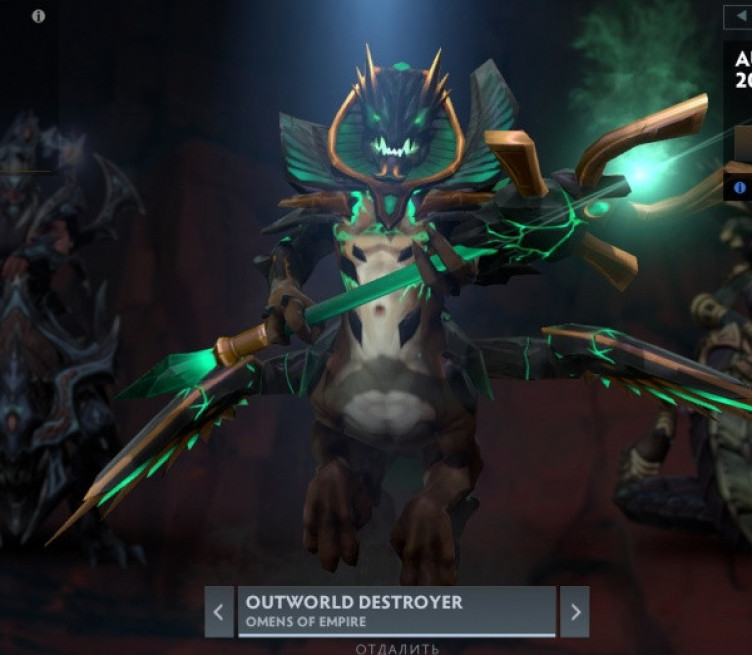Click the ОТДАЛИТЬ zoom-out button
The height and width of the screenshot is (655, 752).
[x=397, y=648]
